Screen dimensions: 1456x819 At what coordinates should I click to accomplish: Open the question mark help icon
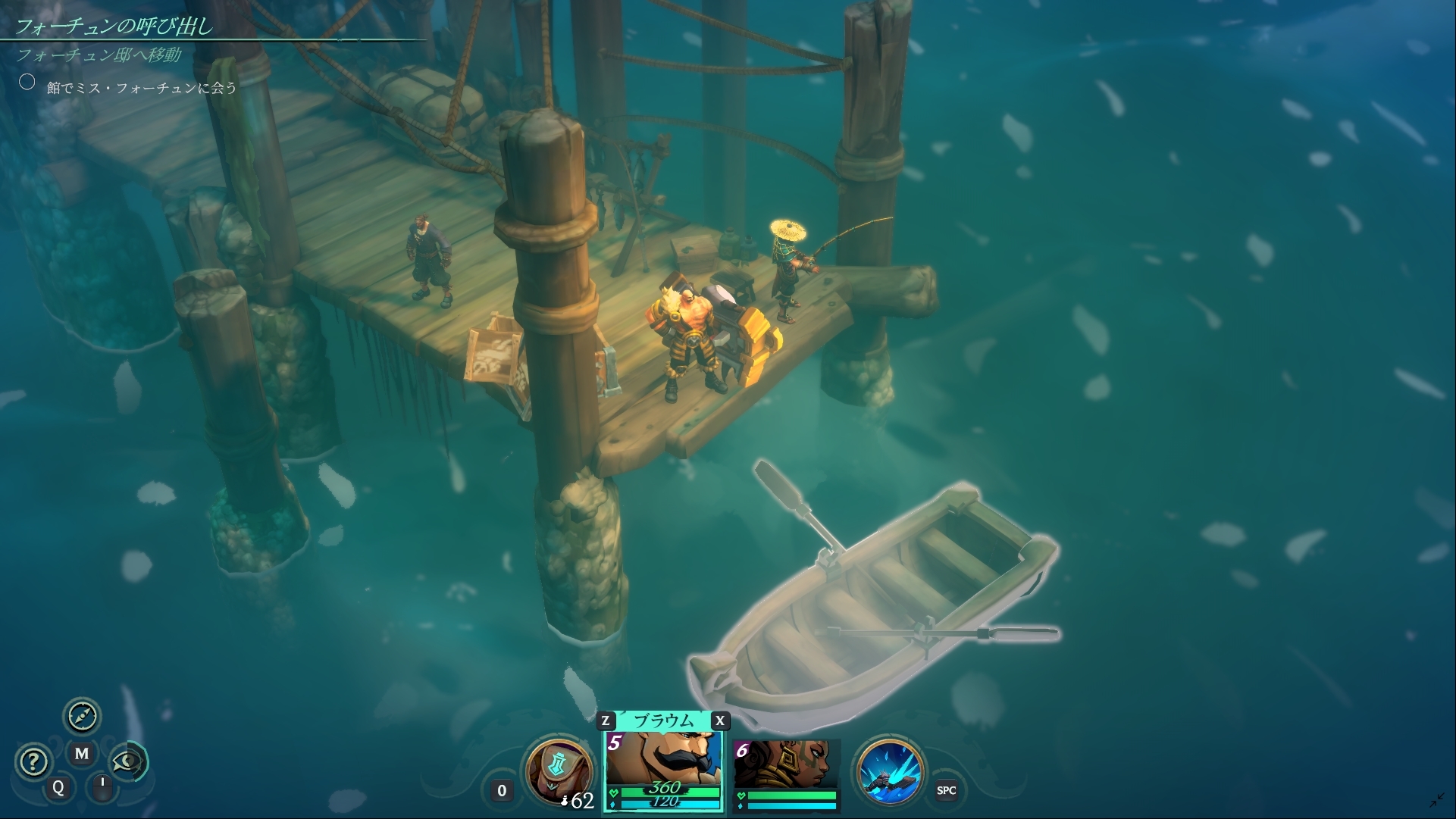33,761
